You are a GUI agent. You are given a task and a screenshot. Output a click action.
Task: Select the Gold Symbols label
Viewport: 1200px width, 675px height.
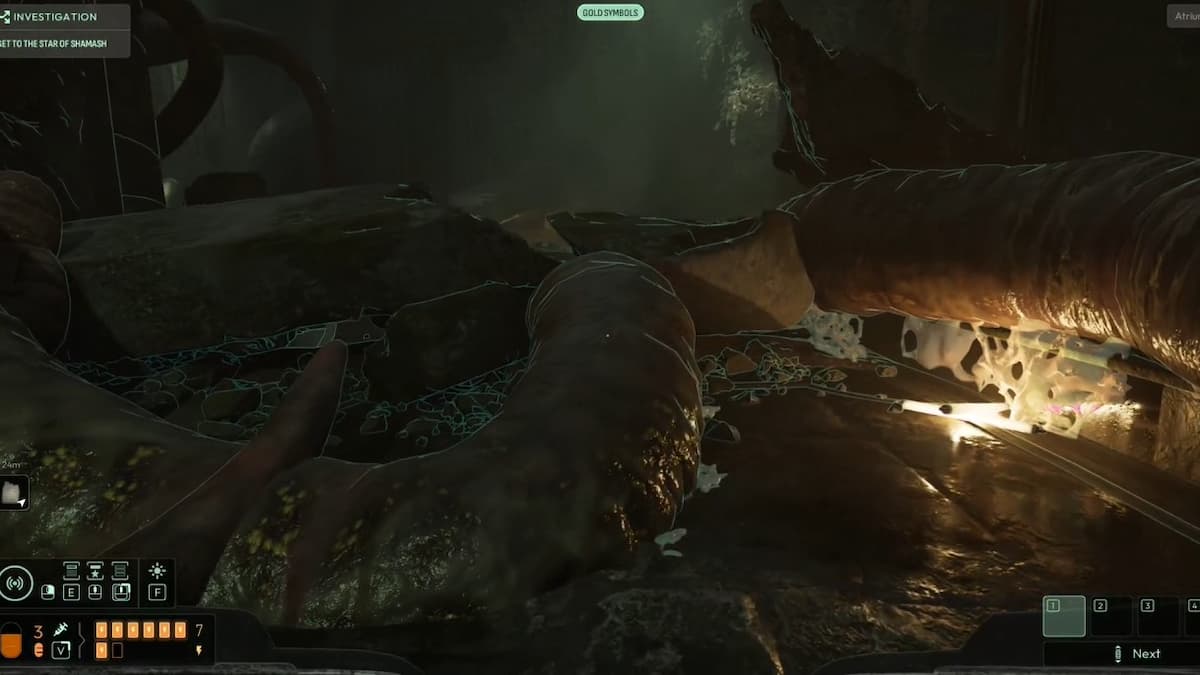610,13
